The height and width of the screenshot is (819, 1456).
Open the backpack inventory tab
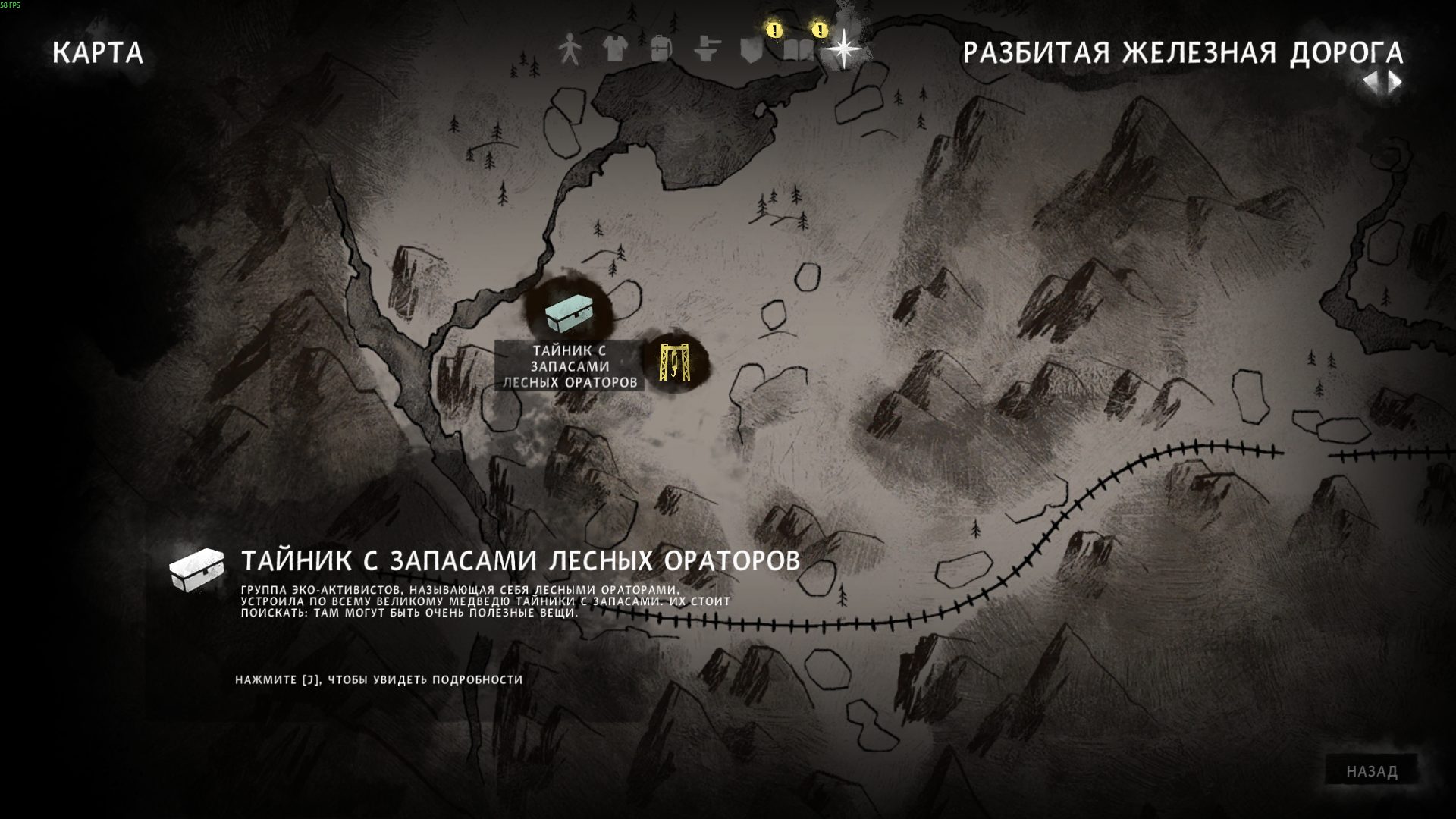(661, 50)
